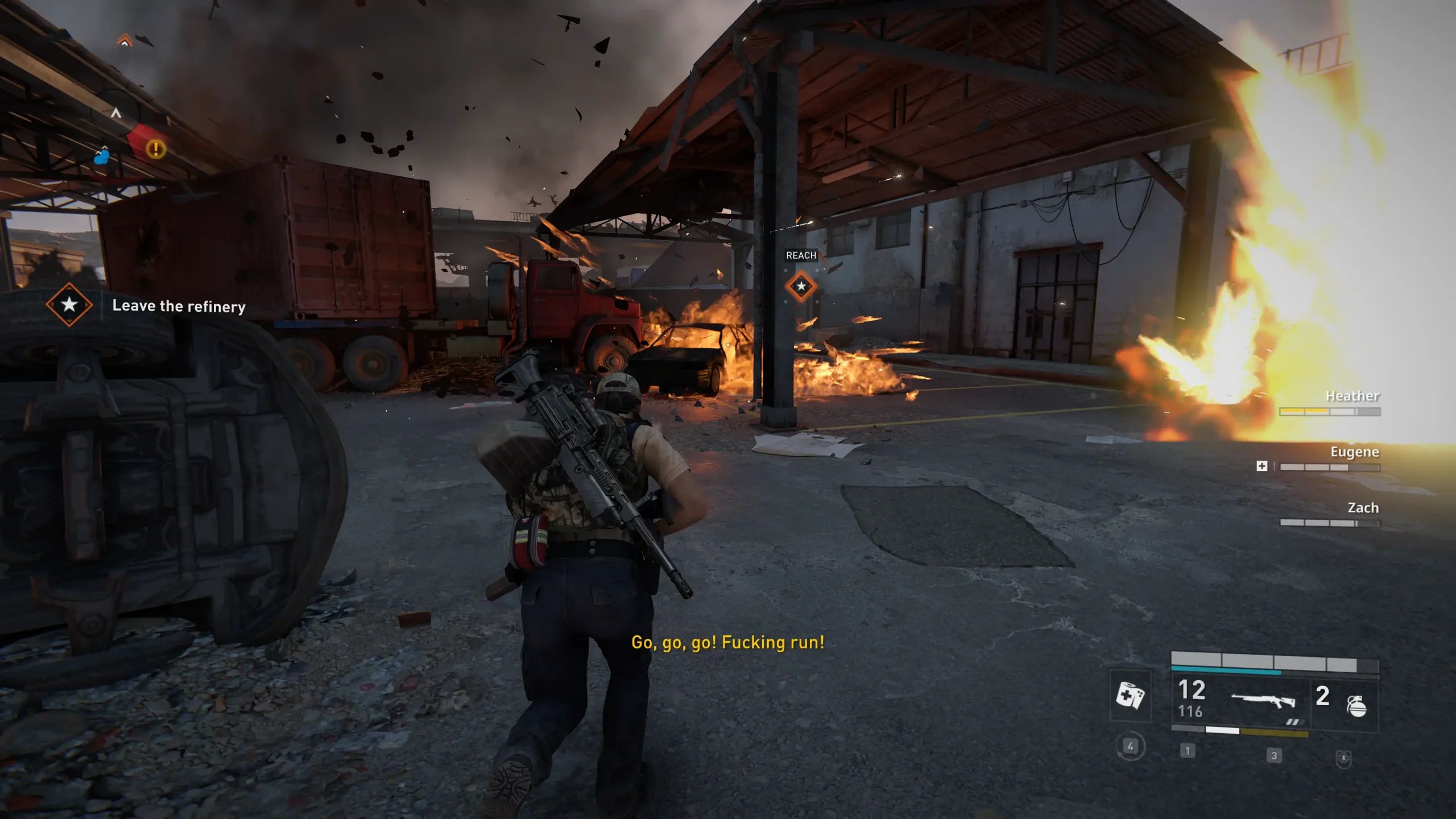Click the REACH waypoint star marker
This screenshot has height=819, width=1456.
pyautogui.click(x=801, y=286)
